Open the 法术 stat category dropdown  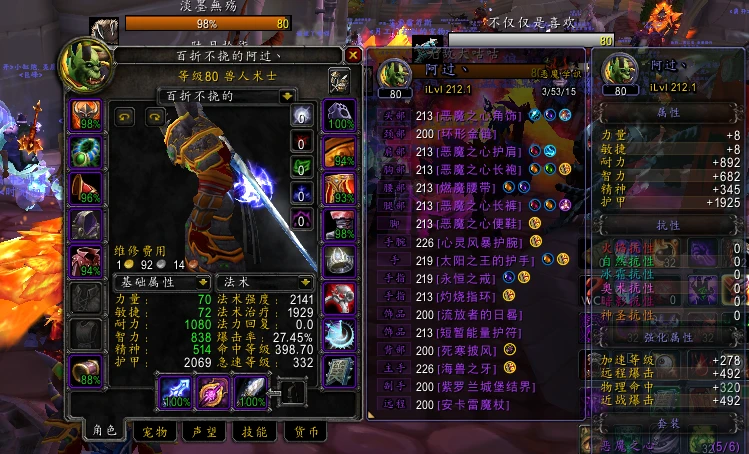308,283
